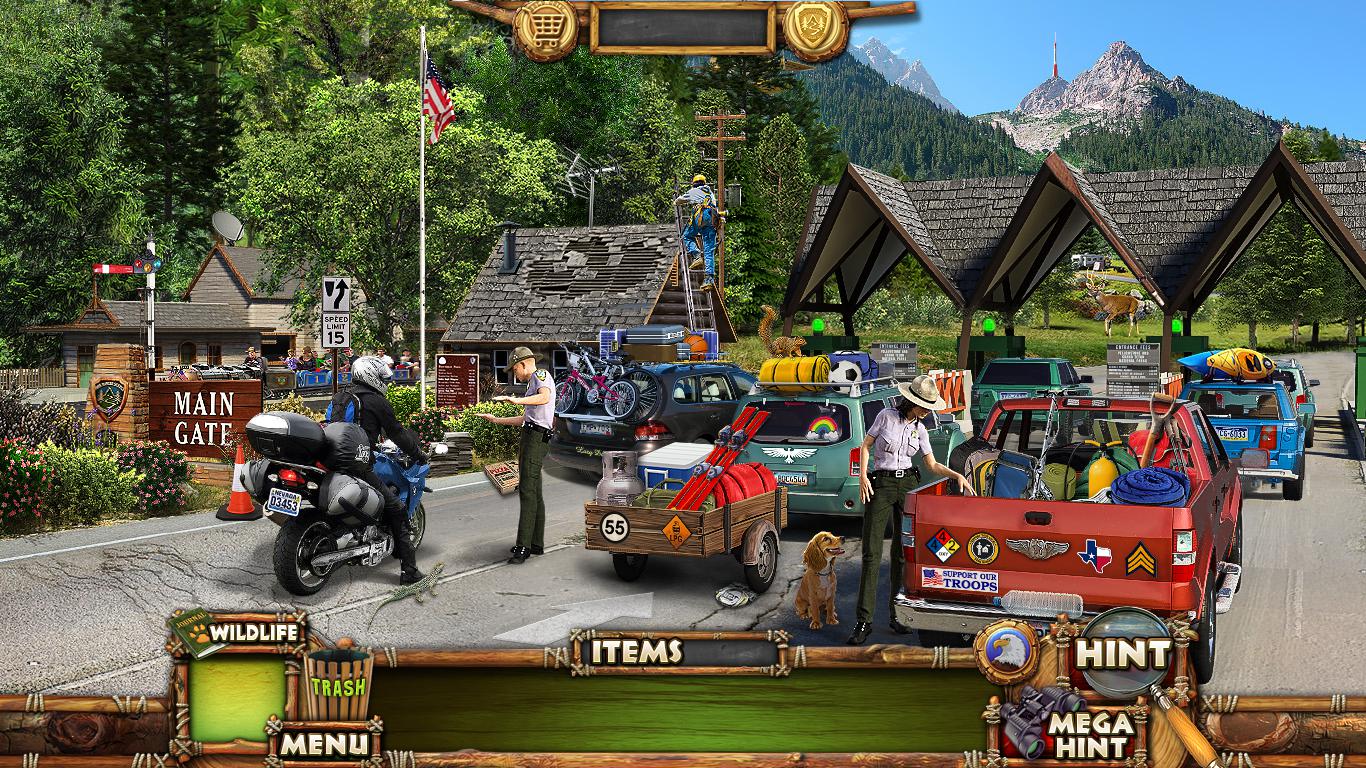Open the Menu
Viewport: 1366px width, 768px height.
coord(323,743)
